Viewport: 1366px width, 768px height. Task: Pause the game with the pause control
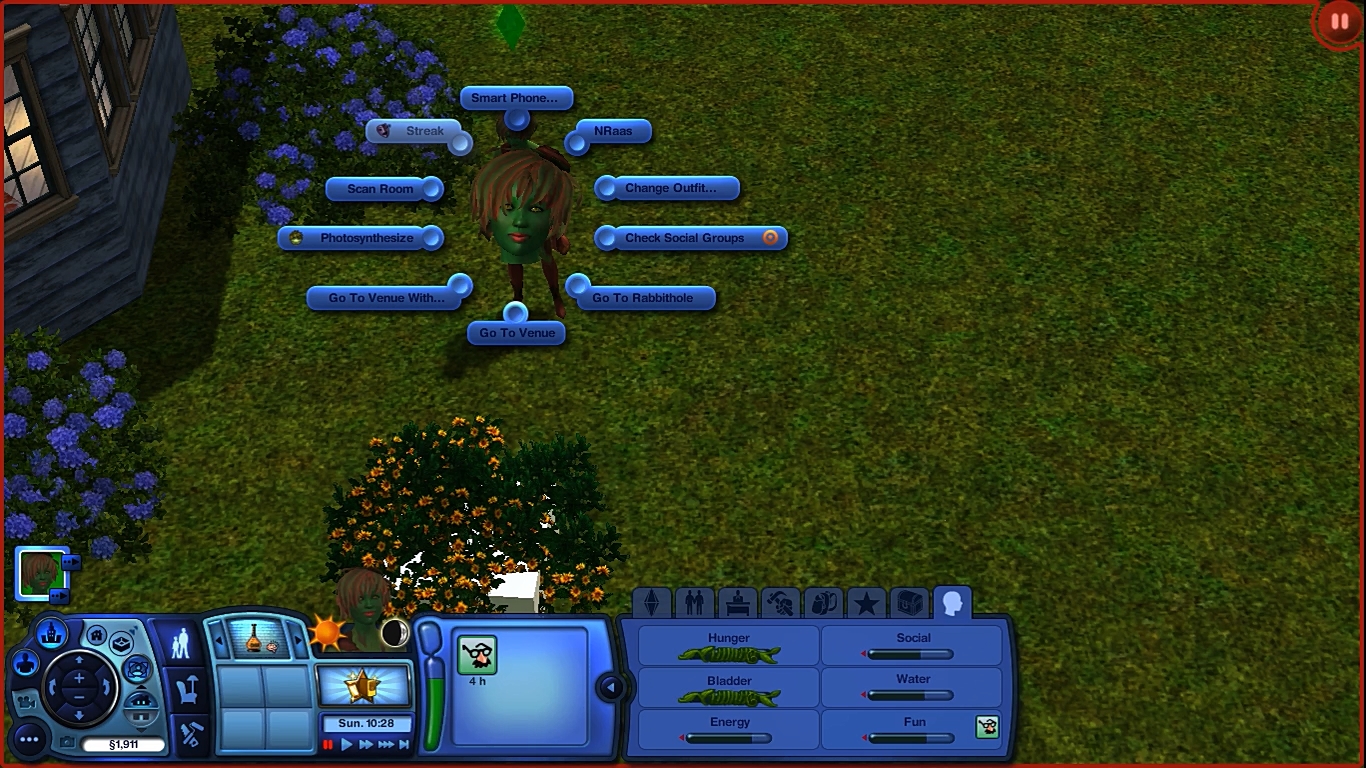coord(328,743)
